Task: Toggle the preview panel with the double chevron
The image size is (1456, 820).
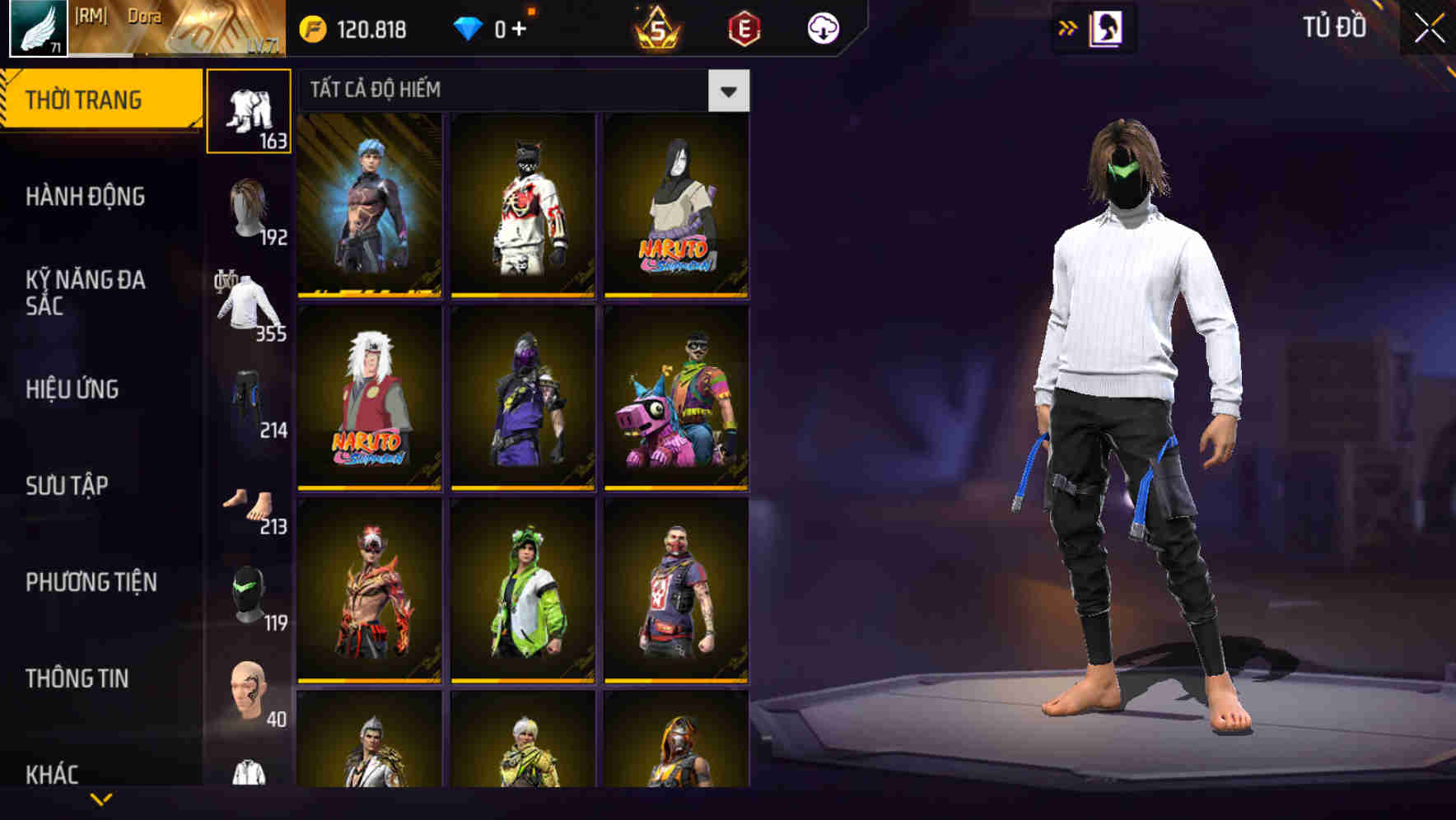Action: coord(1067,26)
